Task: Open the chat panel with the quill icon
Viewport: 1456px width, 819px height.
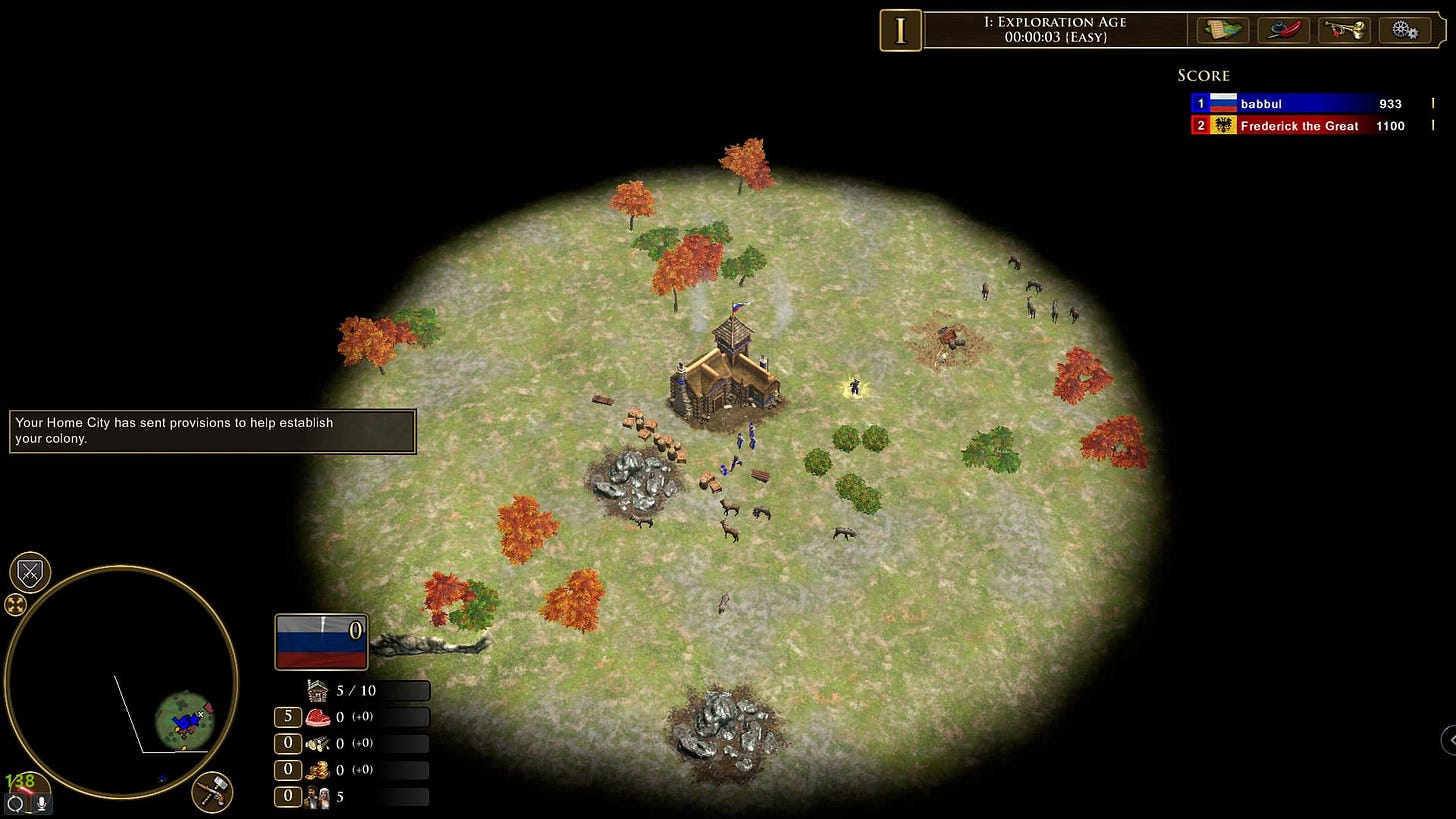Action: point(1283,30)
